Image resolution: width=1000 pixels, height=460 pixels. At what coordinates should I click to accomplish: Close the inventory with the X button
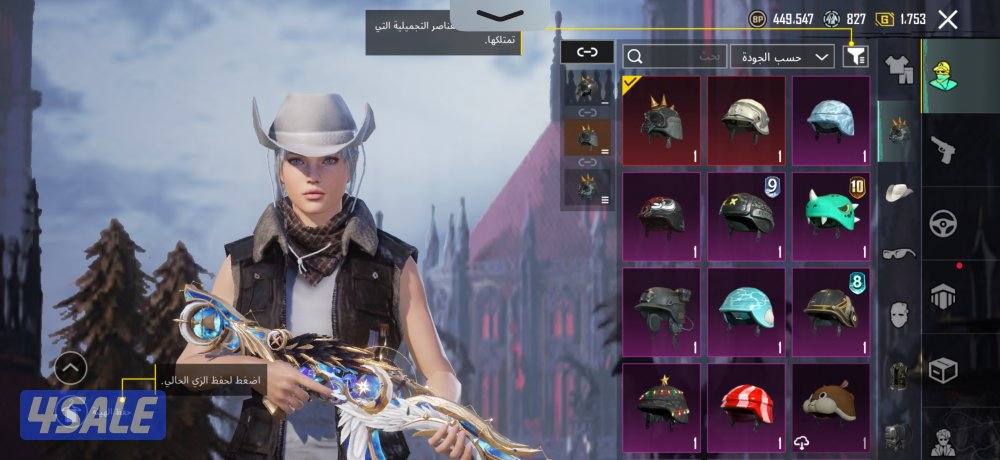(x=948, y=19)
